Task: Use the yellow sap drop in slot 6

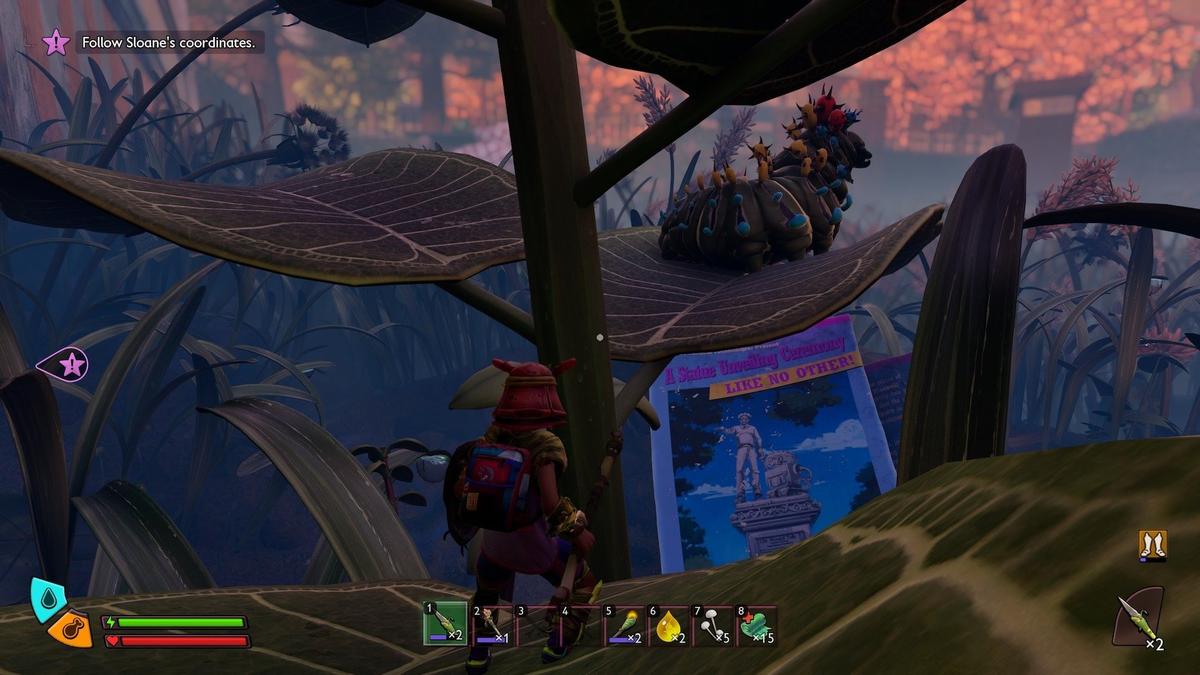Action: [x=670, y=625]
